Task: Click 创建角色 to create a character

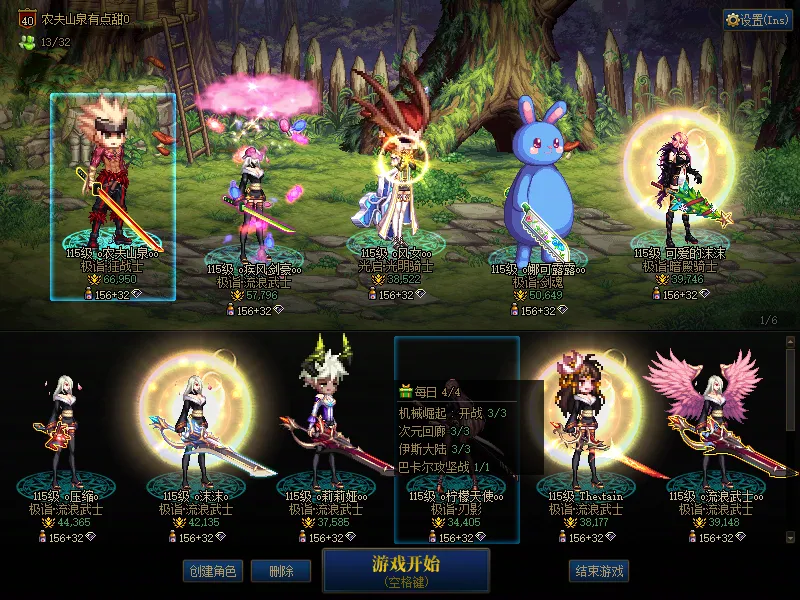Action: point(212,571)
